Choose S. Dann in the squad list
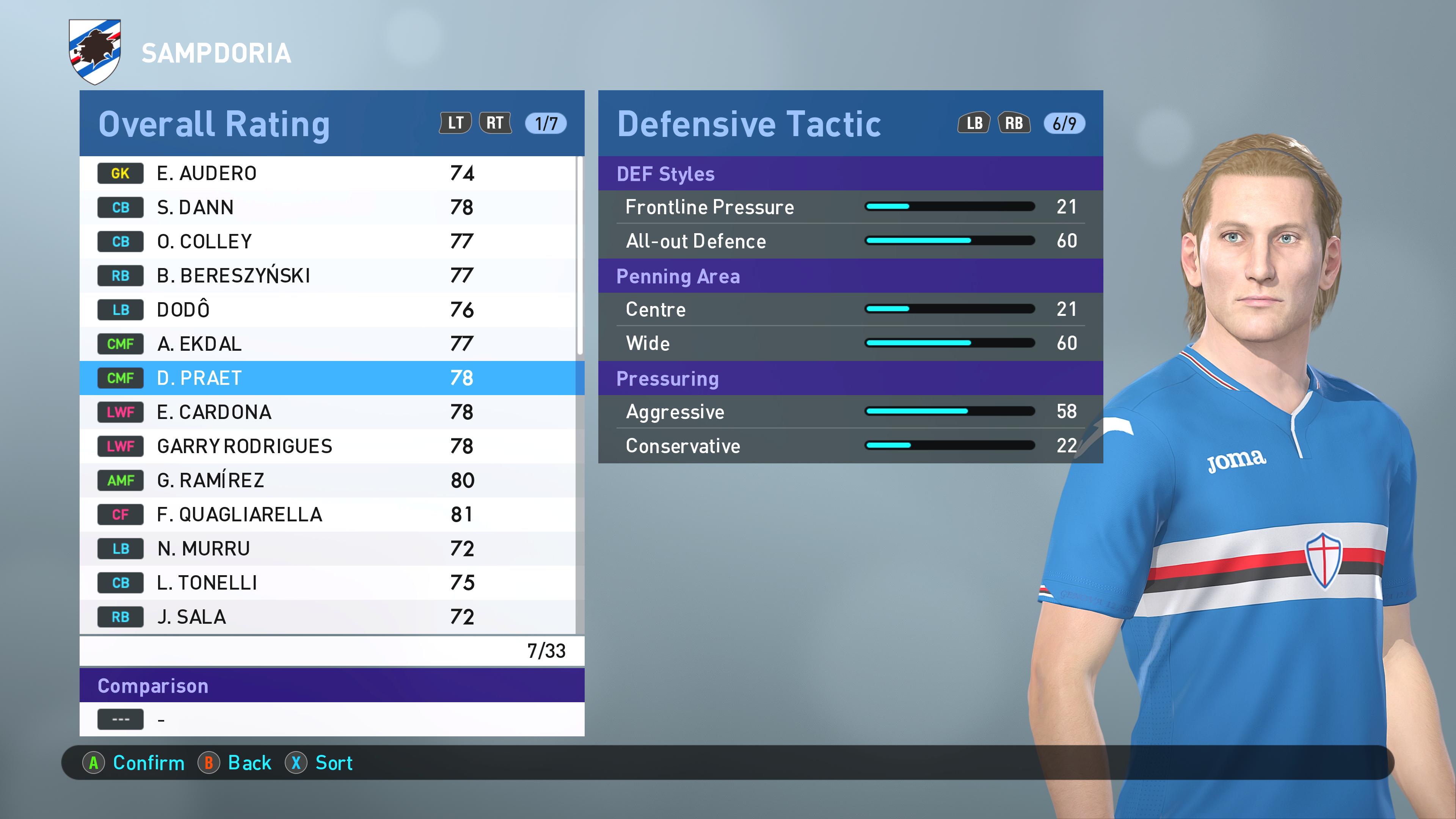The image size is (1456, 819). click(x=328, y=207)
